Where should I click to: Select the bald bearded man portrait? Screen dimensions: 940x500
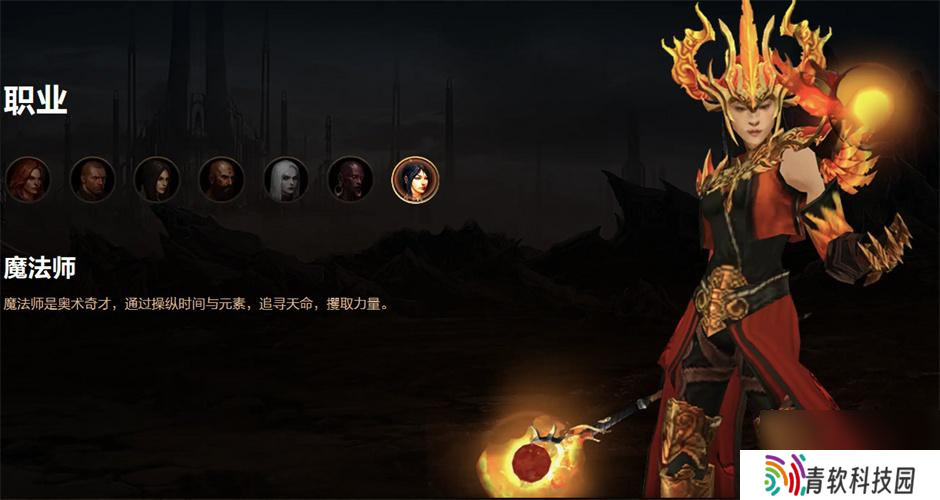coord(222,180)
